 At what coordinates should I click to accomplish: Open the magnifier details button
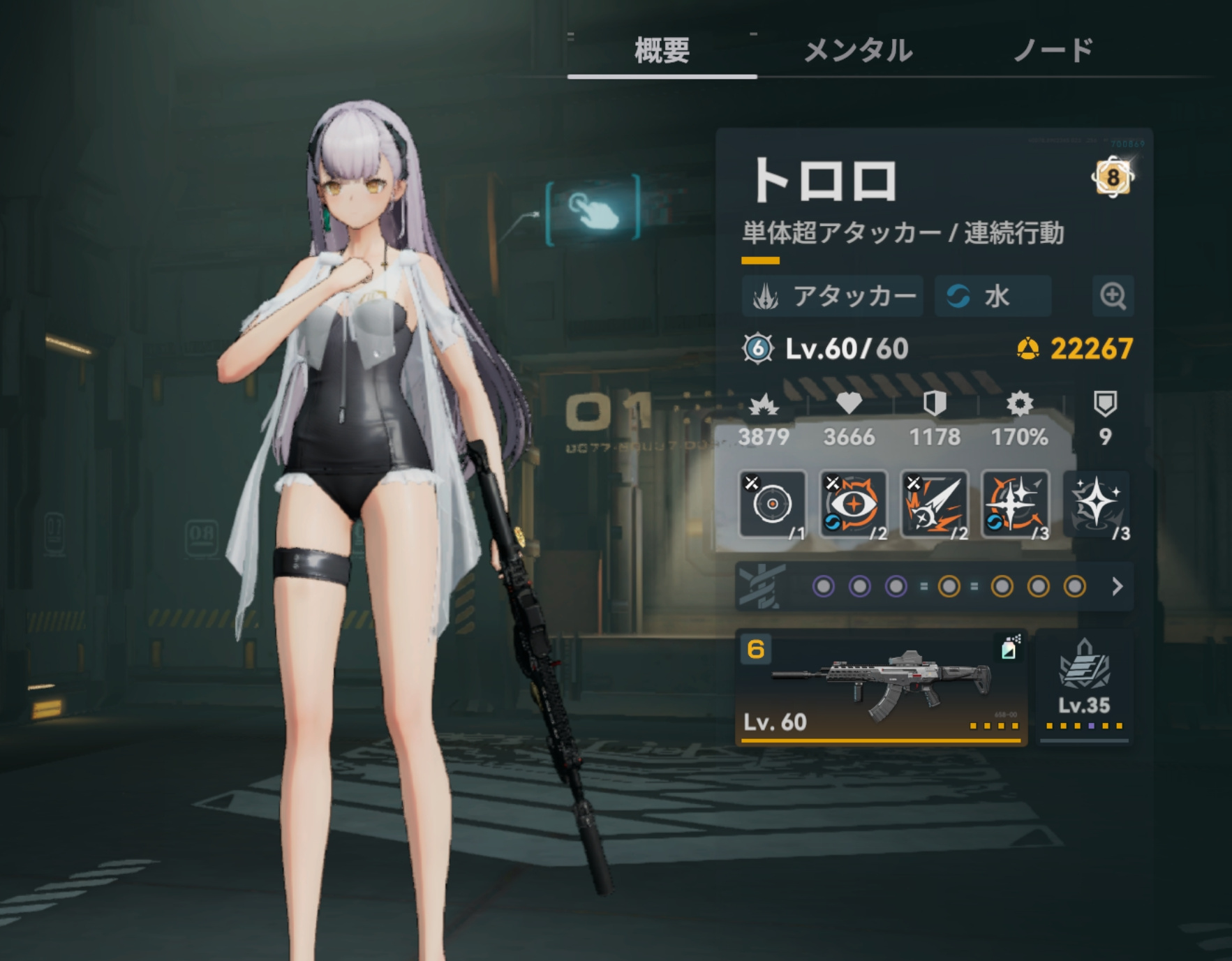(x=1113, y=296)
